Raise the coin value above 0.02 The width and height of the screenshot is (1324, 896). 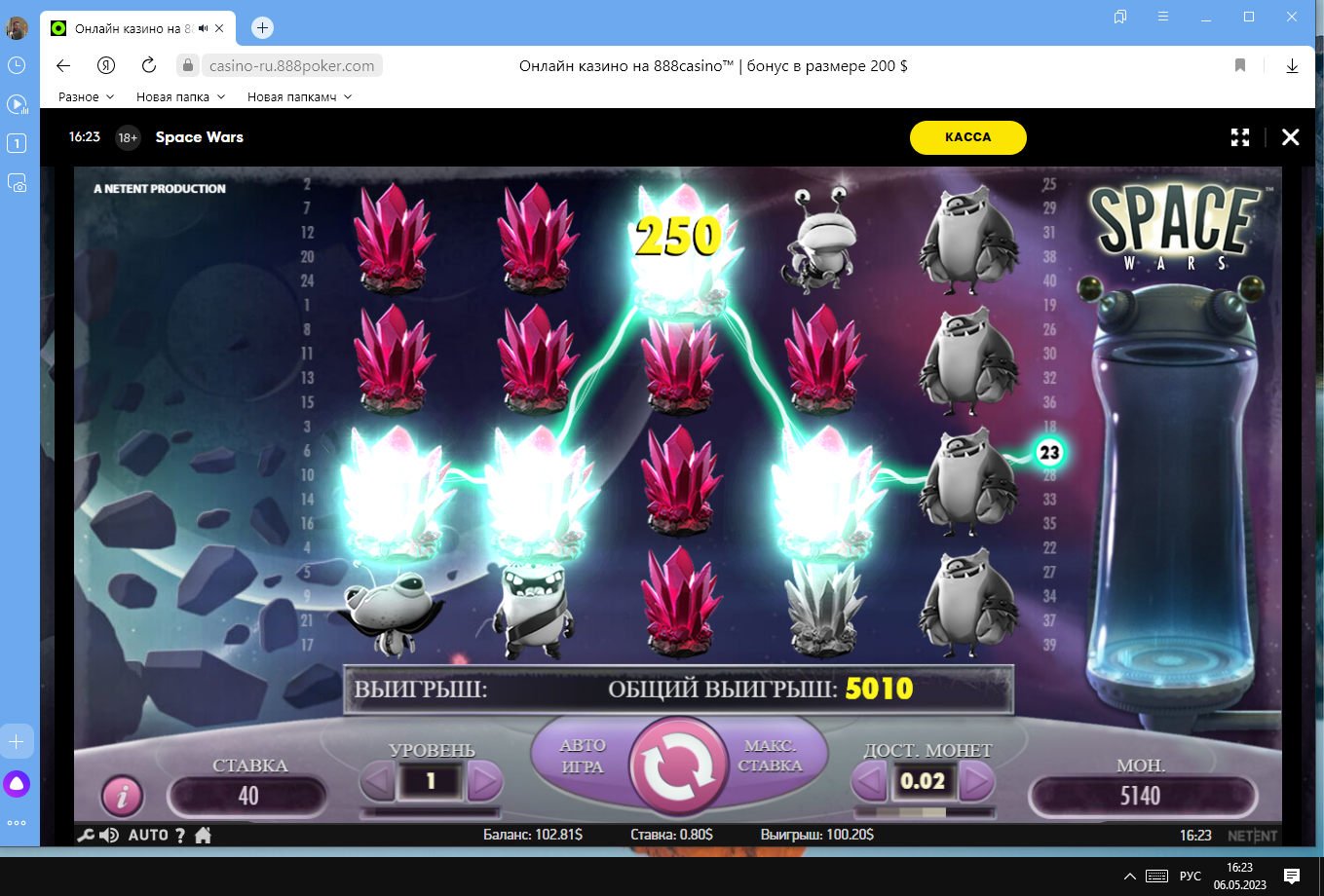pos(975,781)
